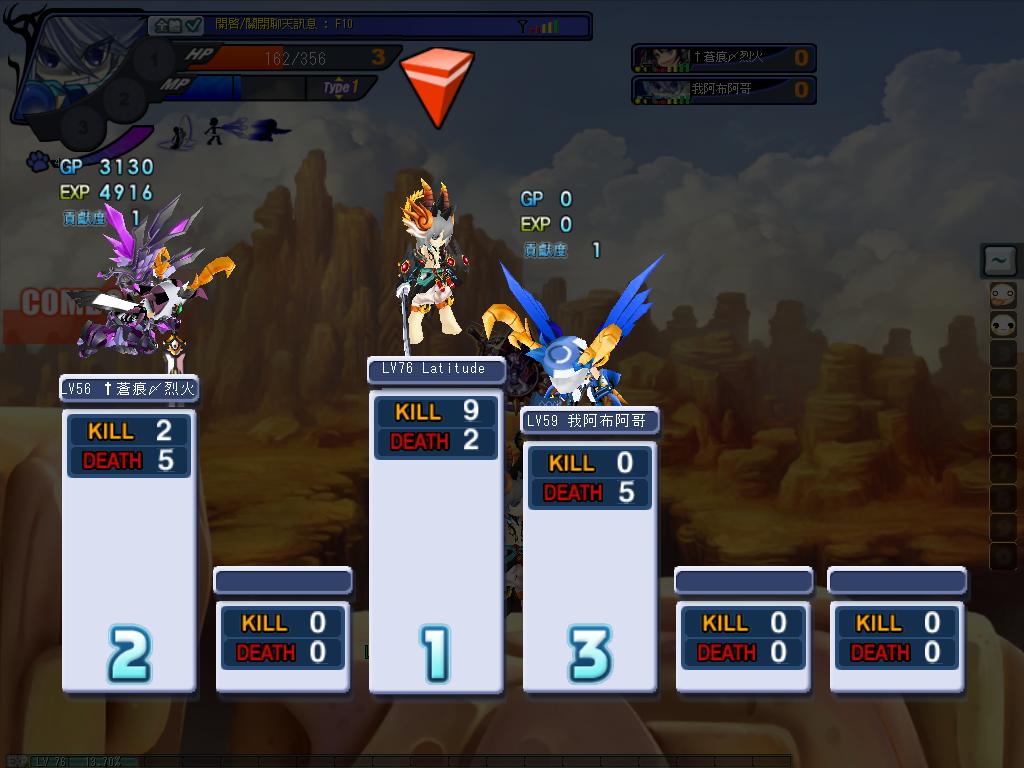
Task: Select the orange-faced emoticon
Action: 1001,295
